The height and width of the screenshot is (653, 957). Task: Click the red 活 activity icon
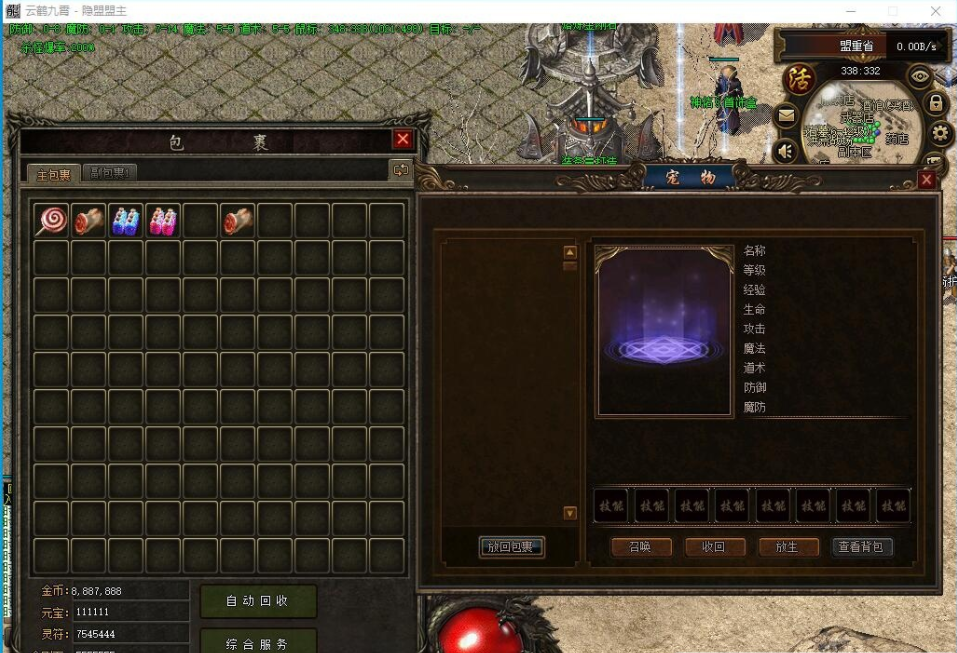pyautogui.click(x=798, y=78)
